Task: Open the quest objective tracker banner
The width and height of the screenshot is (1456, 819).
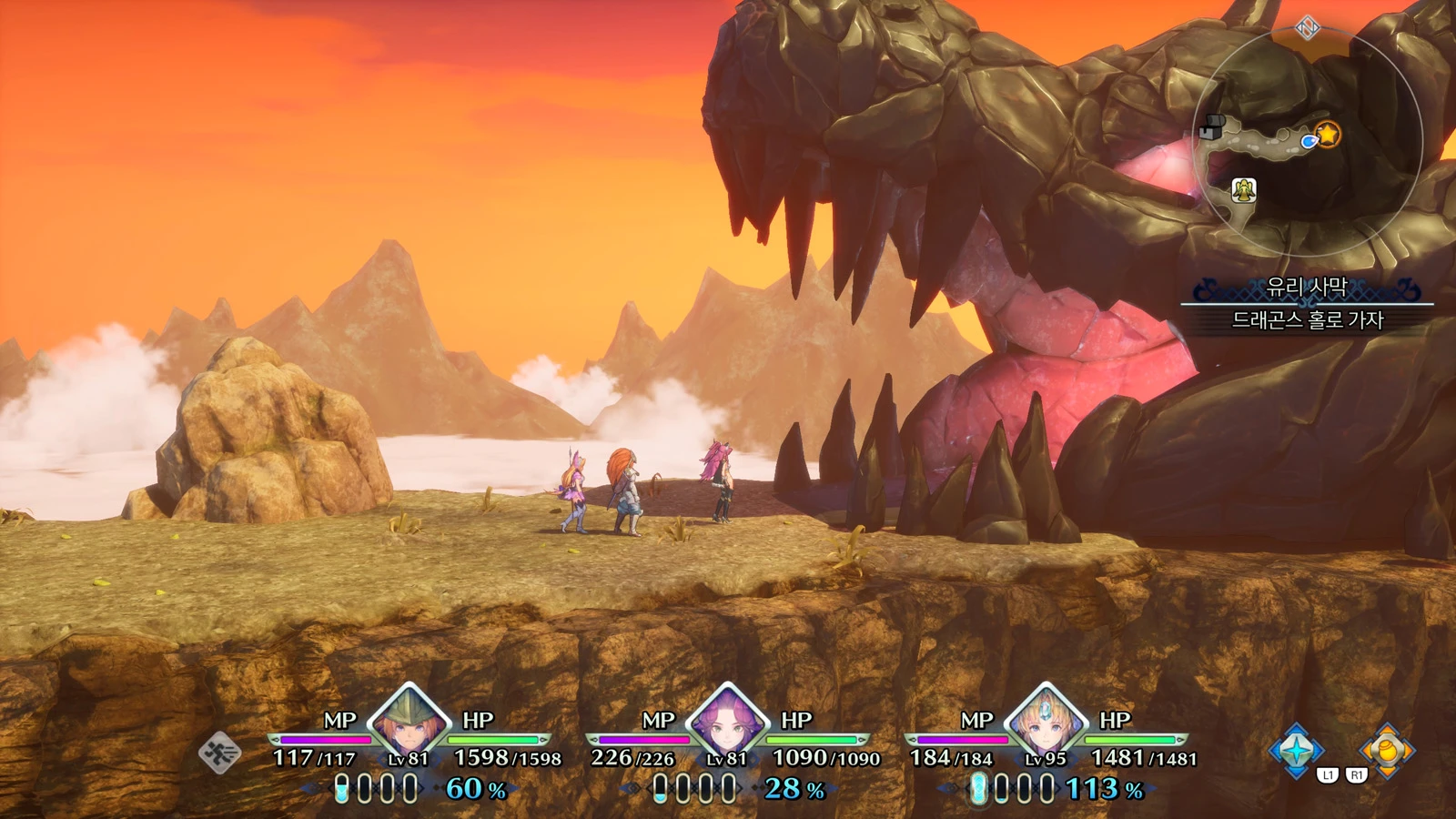Action: pyautogui.click(x=1307, y=304)
